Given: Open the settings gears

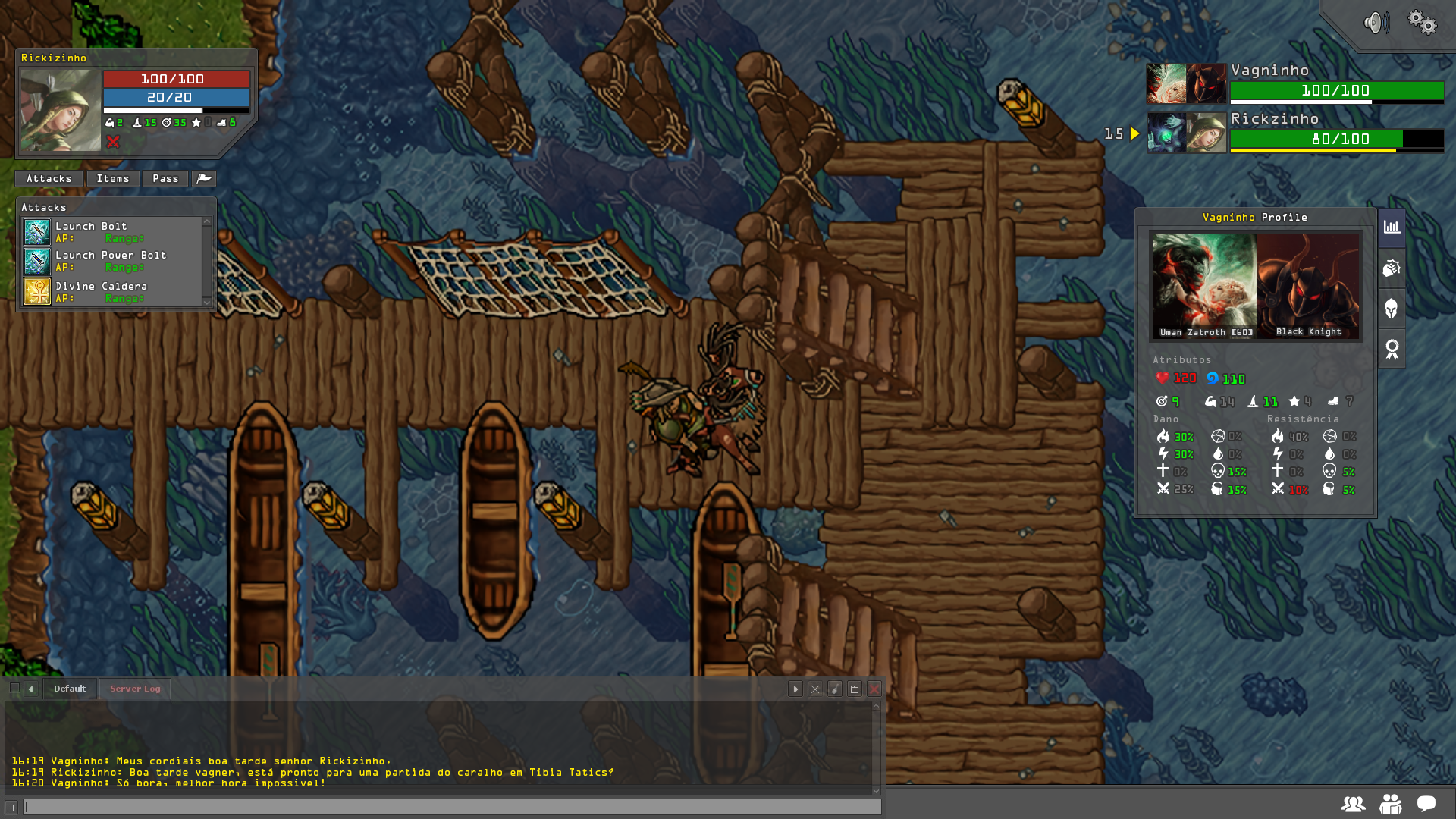Looking at the screenshot, I should click(x=1422, y=22).
